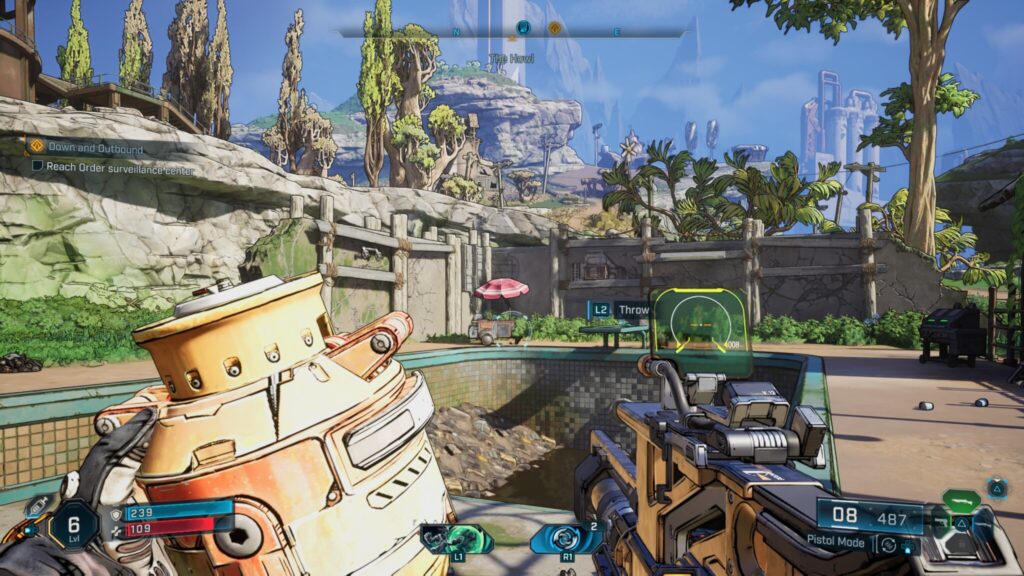Click the orange quest marker on the compass
The height and width of the screenshot is (576, 1024).
pos(555,29)
